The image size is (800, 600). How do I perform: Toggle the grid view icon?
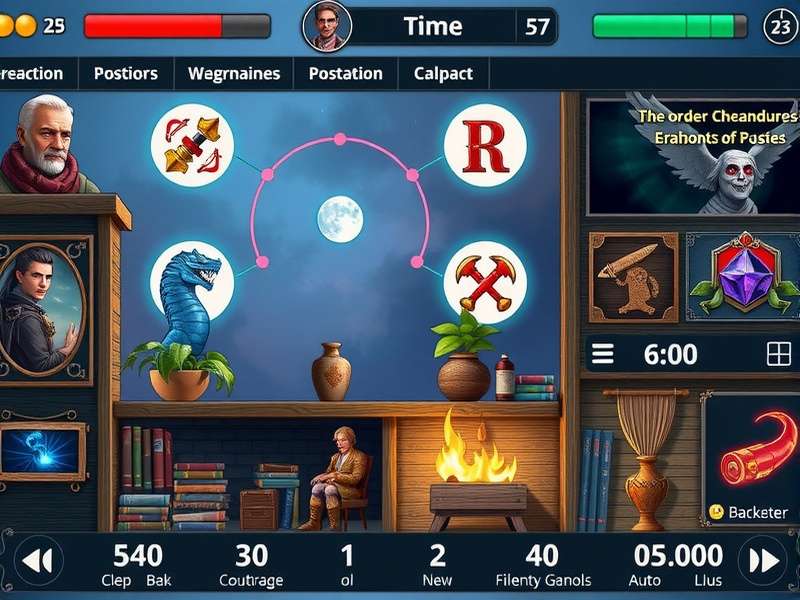point(778,354)
